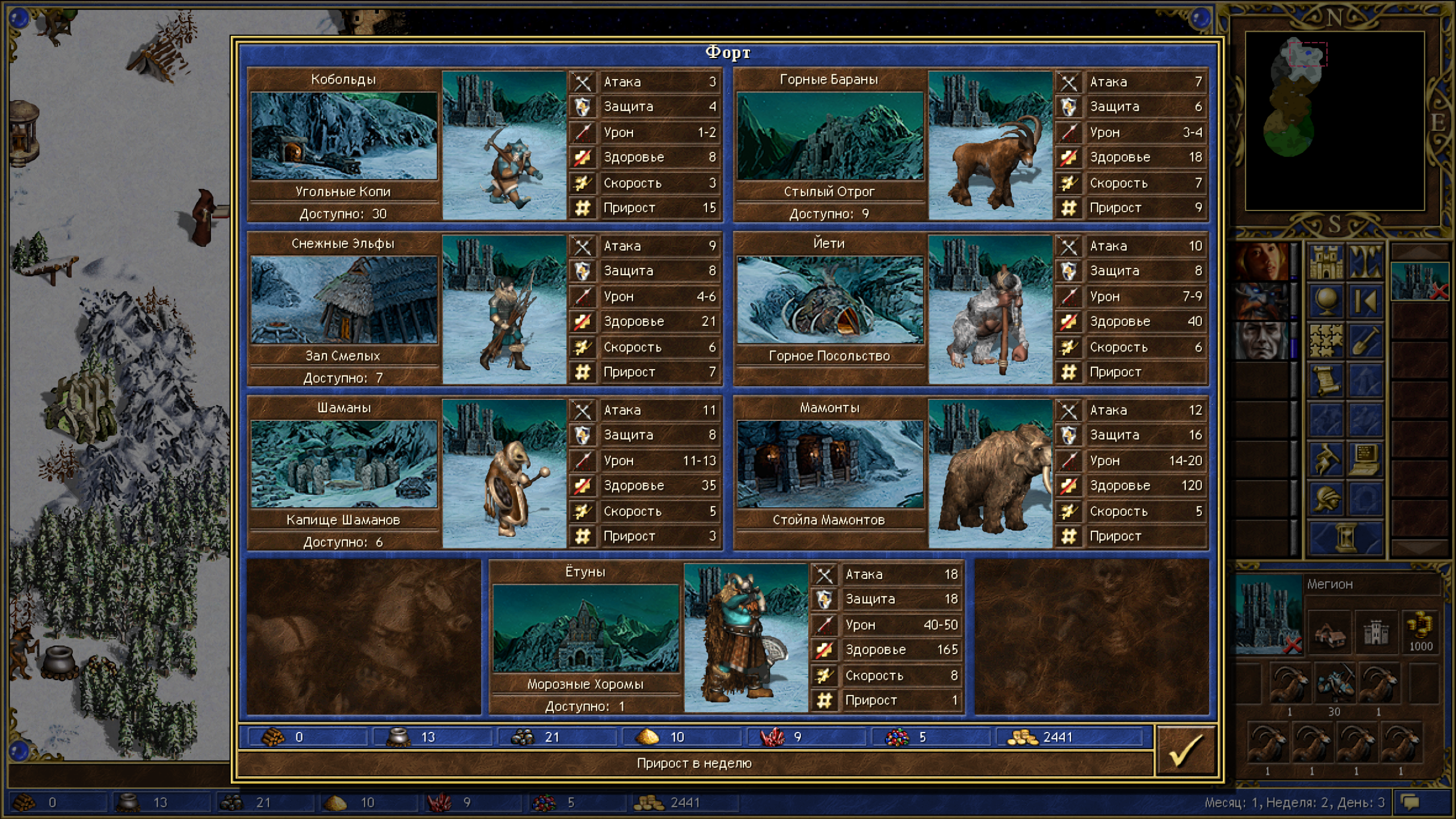The image size is (1456, 819).
Task: Activate the dig shovel button
Action: pos(1365,341)
